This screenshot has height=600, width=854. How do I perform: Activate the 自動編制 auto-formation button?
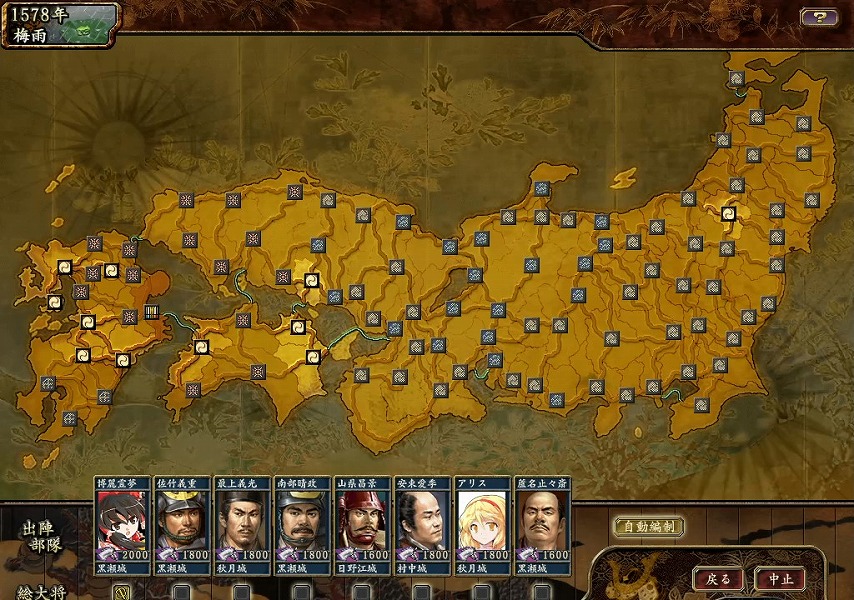pyautogui.click(x=648, y=527)
